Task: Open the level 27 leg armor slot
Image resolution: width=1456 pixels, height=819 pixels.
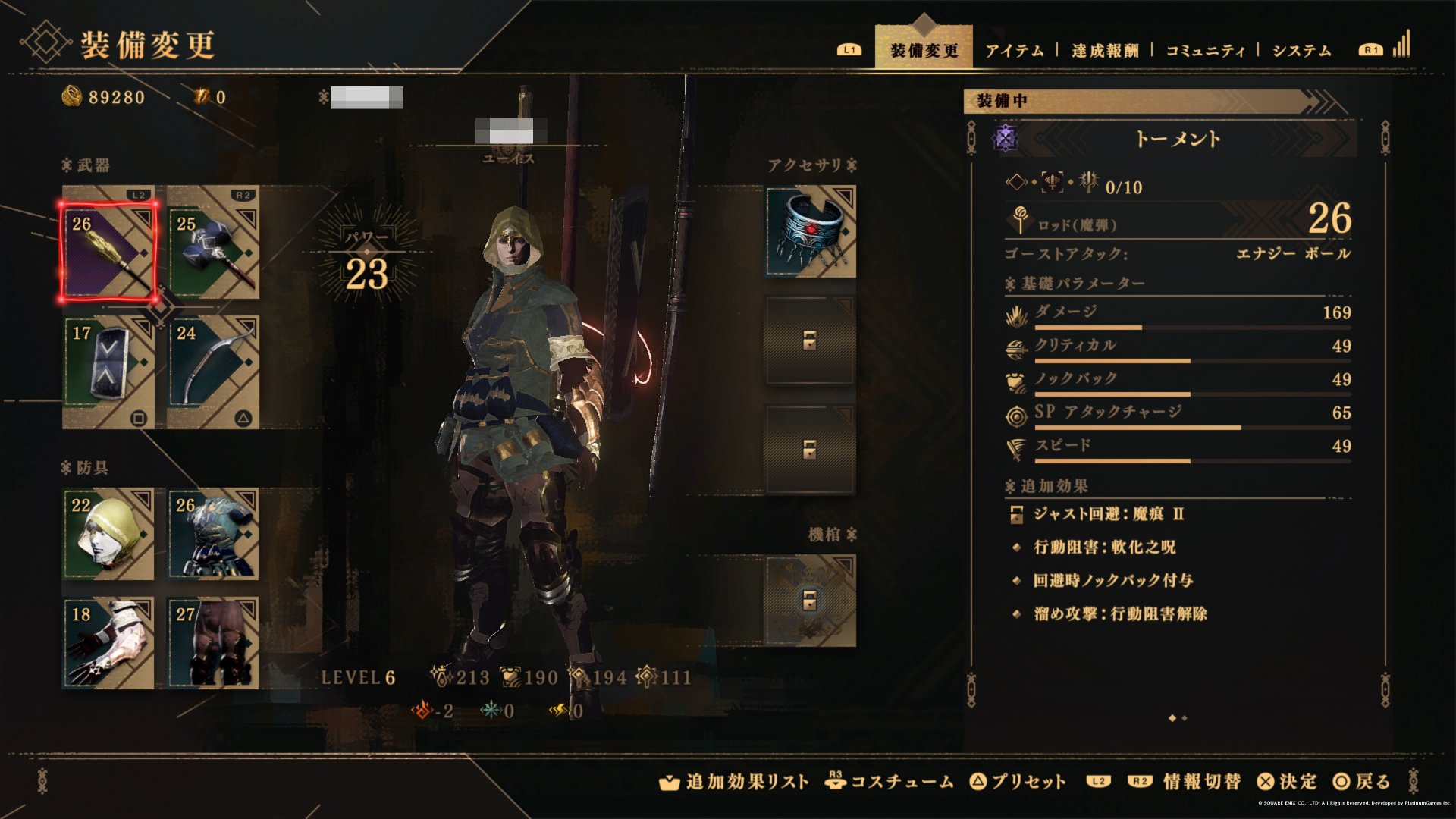Action: pyautogui.click(x=213, y=643)
